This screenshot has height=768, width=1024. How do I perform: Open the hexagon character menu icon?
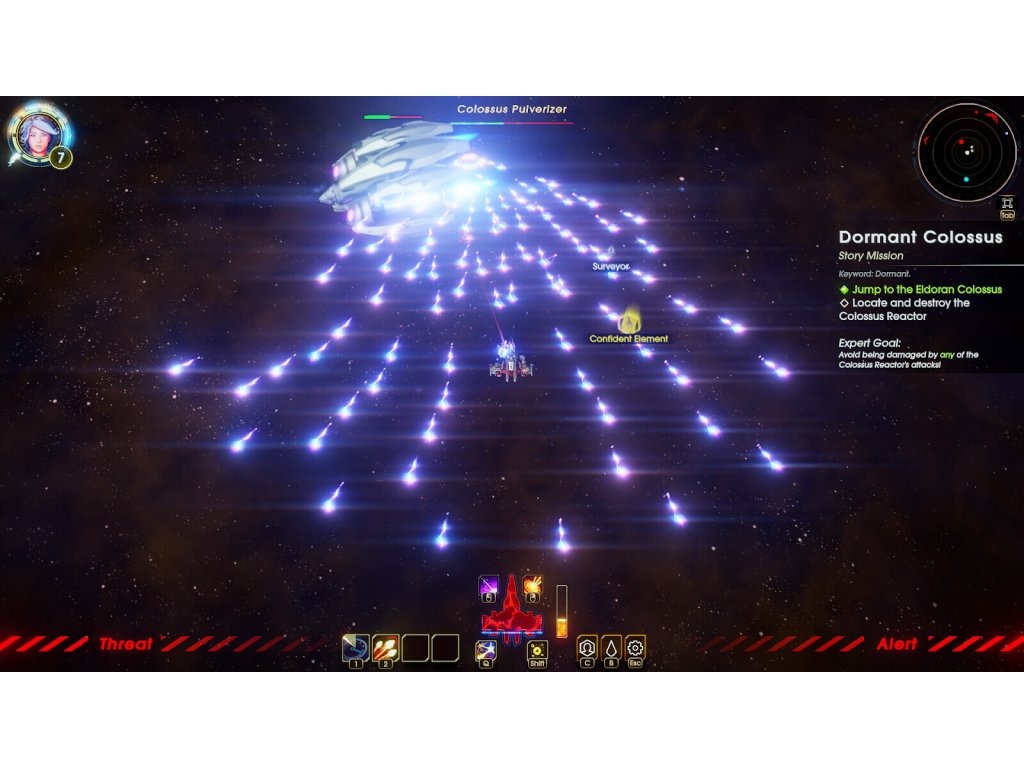point(587,647)
